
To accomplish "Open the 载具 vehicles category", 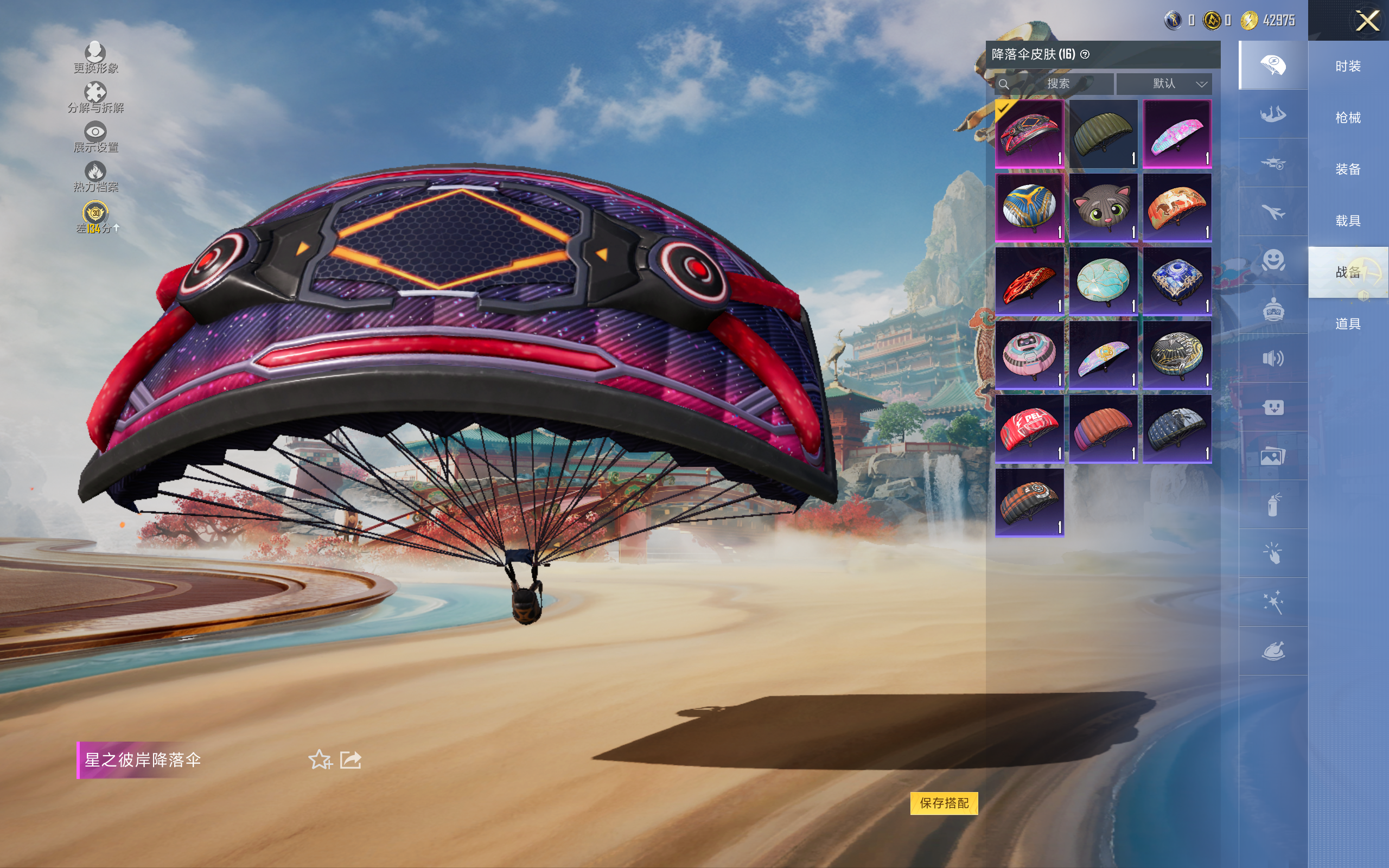I will coord(1348,221).
